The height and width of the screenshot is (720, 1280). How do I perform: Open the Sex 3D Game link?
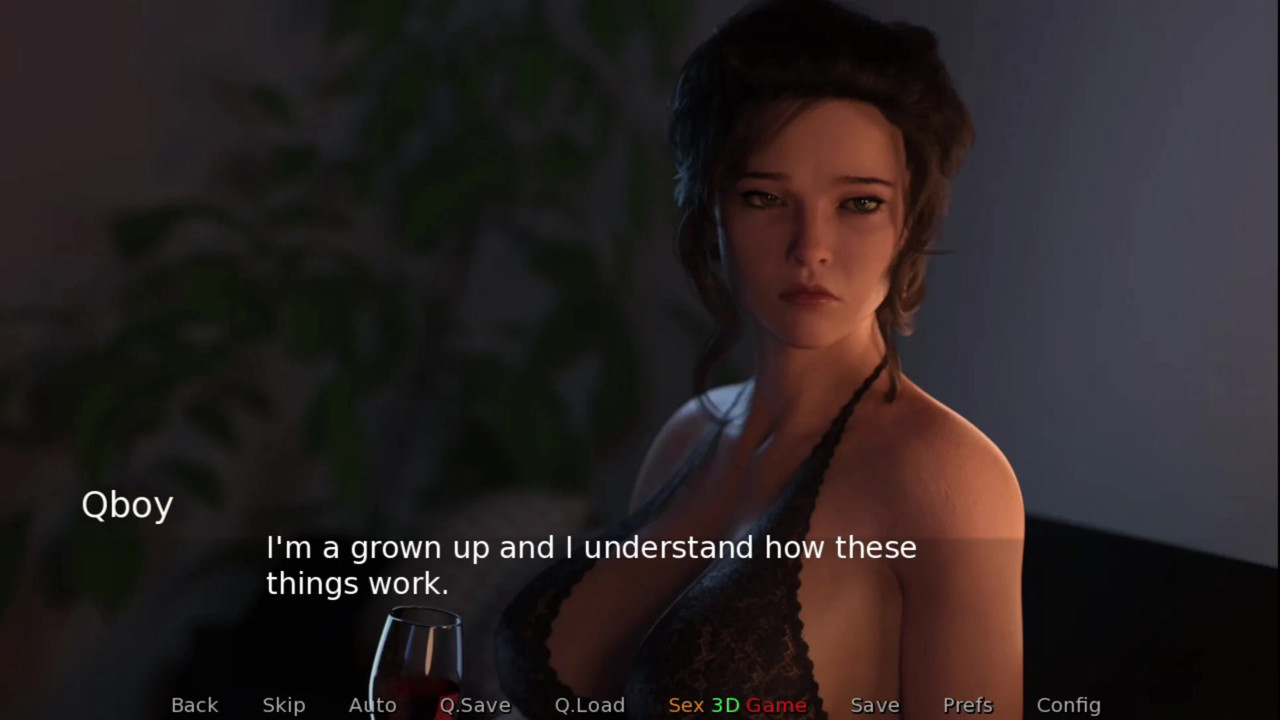coord(737,705)
